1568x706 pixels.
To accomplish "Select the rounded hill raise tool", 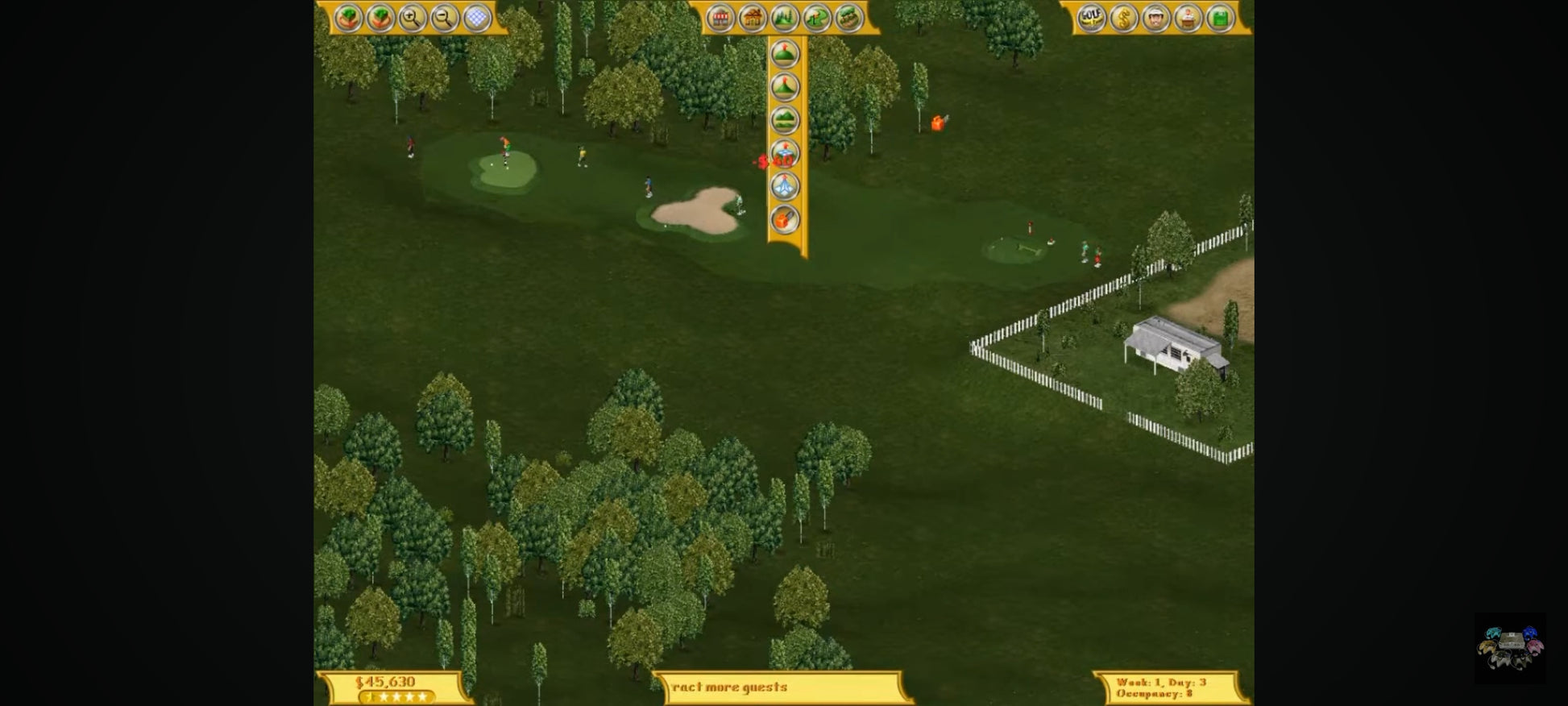I will pos(785,54).
